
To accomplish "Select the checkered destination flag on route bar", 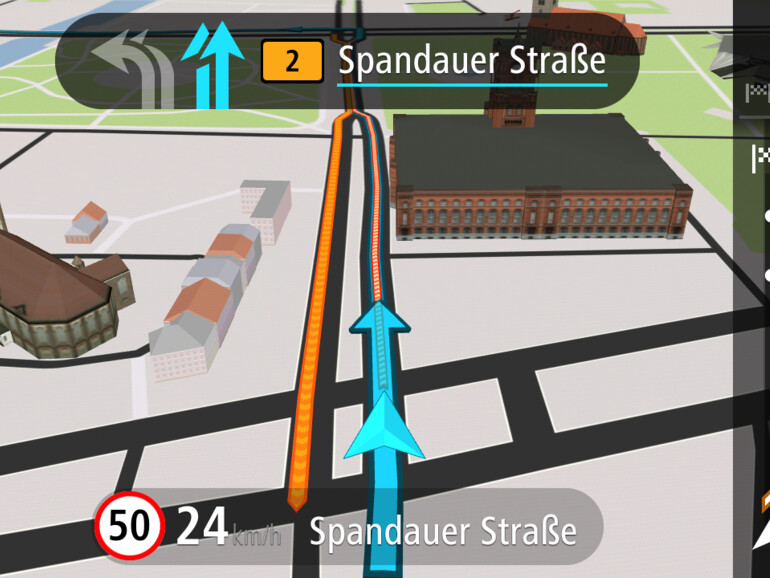I will click(x=760, y=156).
